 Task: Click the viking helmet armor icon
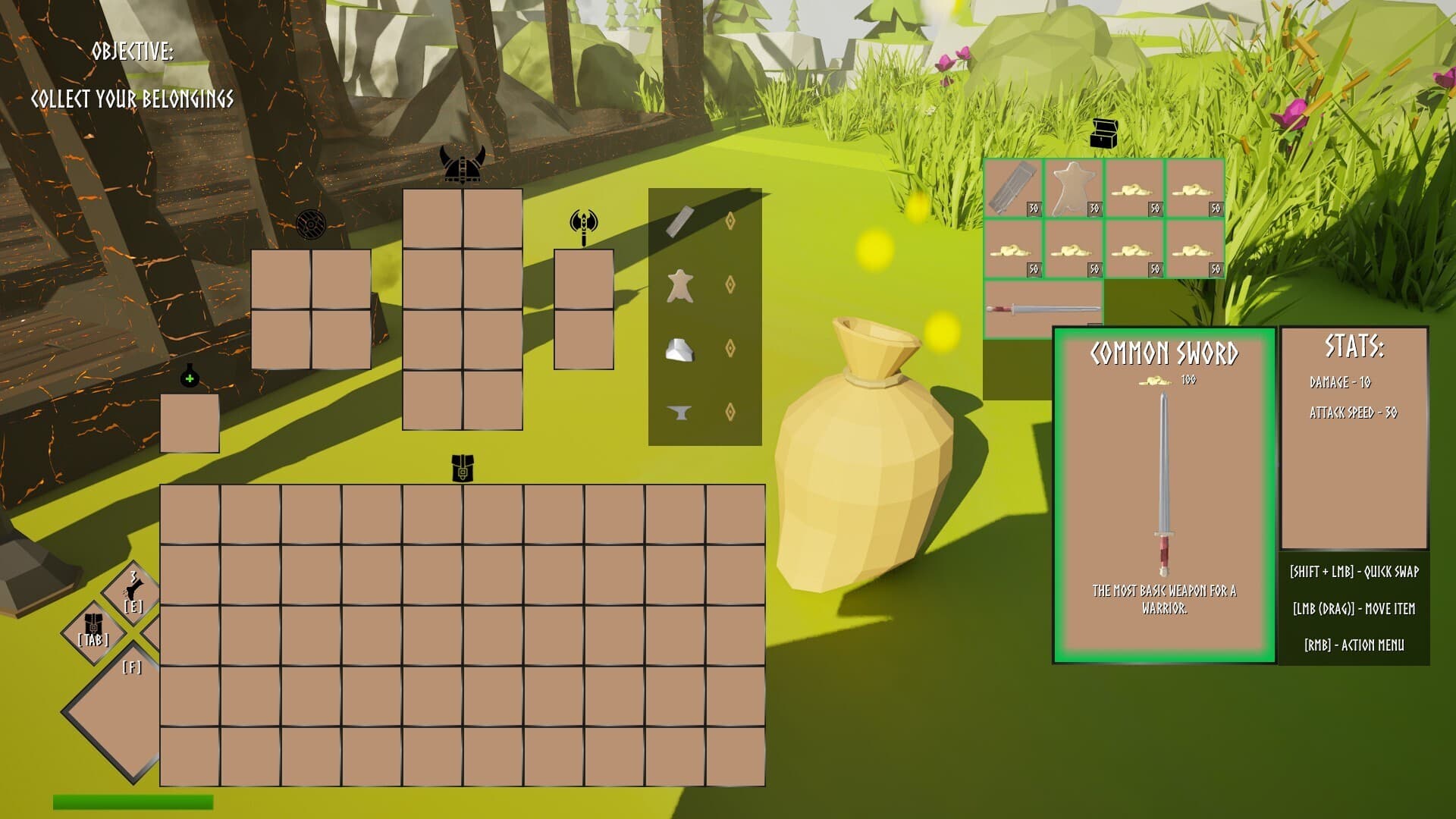(x=462, y=165)
